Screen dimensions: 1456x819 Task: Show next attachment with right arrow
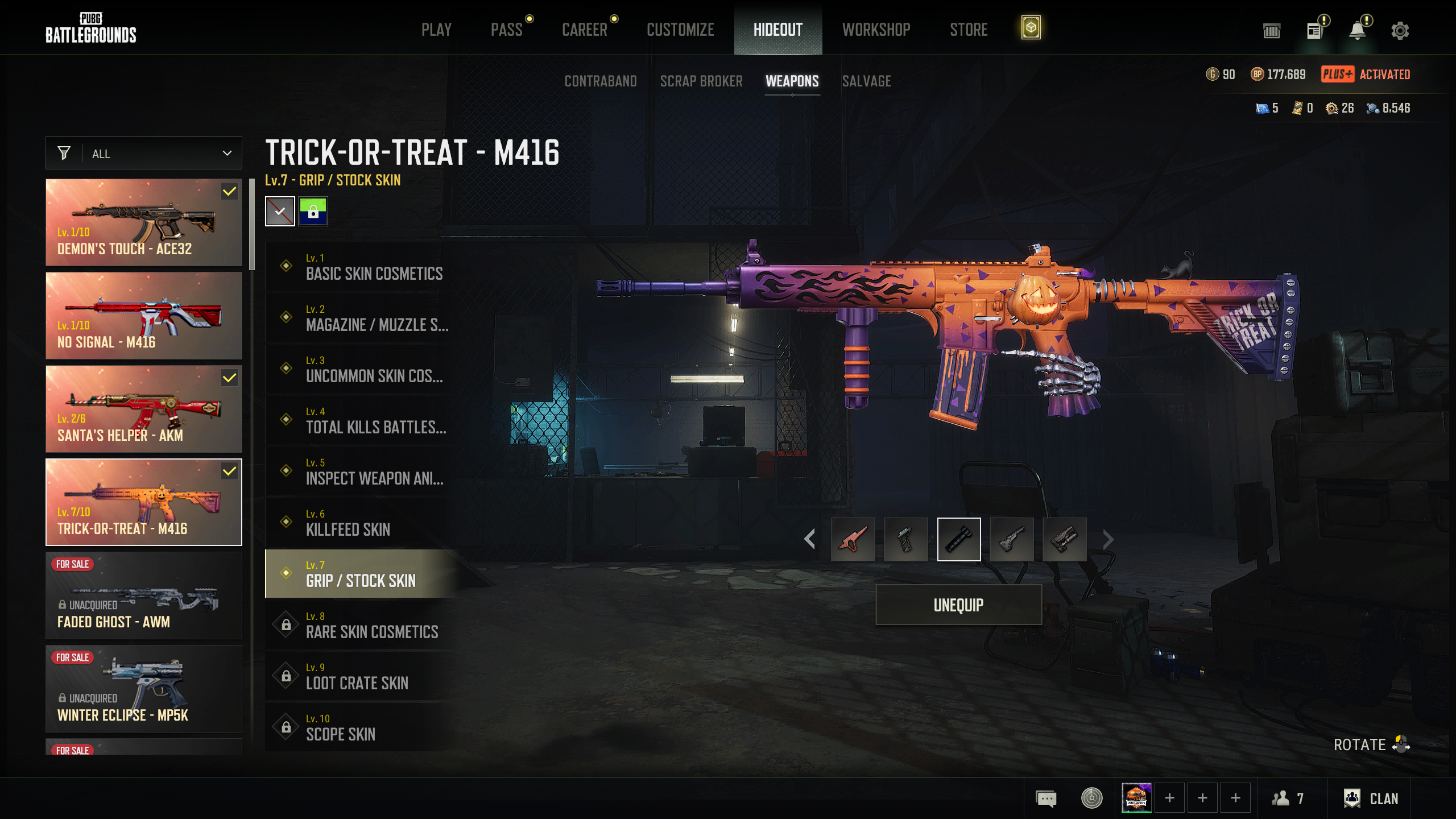coord(1107,539)
